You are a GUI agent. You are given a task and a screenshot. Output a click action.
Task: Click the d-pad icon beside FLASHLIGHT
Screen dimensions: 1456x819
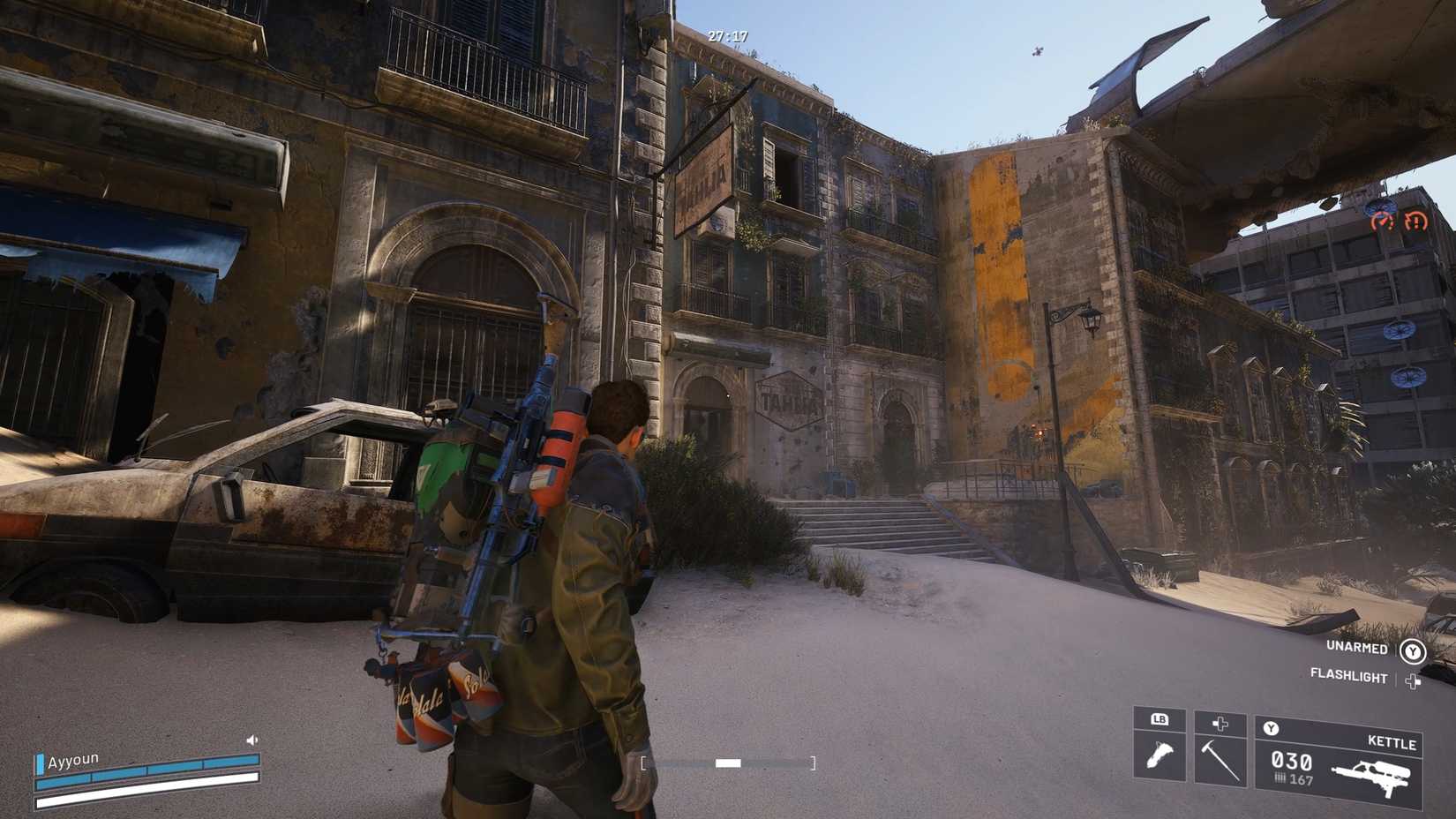(x=1413, y=680)
